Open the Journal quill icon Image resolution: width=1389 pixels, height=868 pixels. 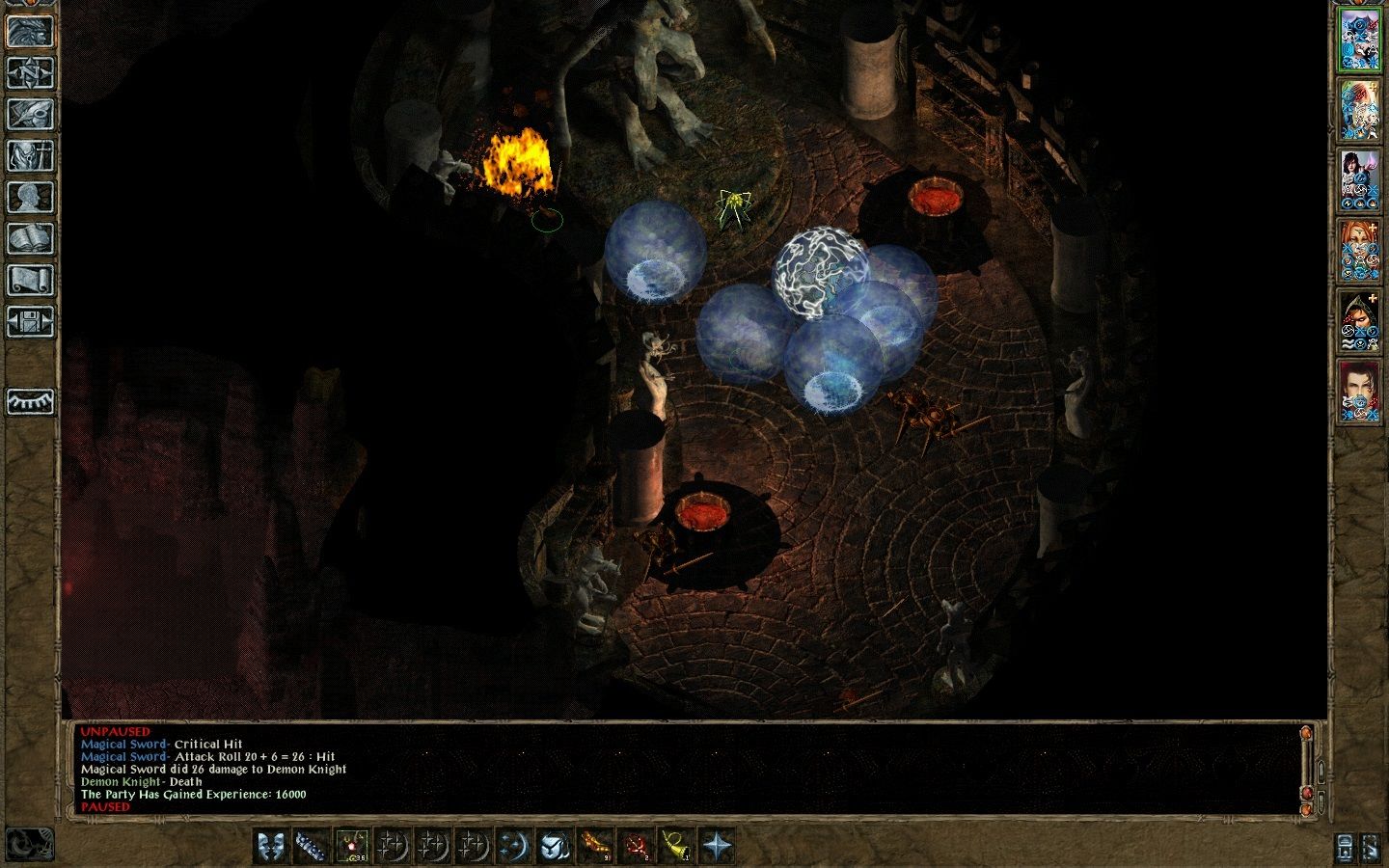click(x=29, y=112)
